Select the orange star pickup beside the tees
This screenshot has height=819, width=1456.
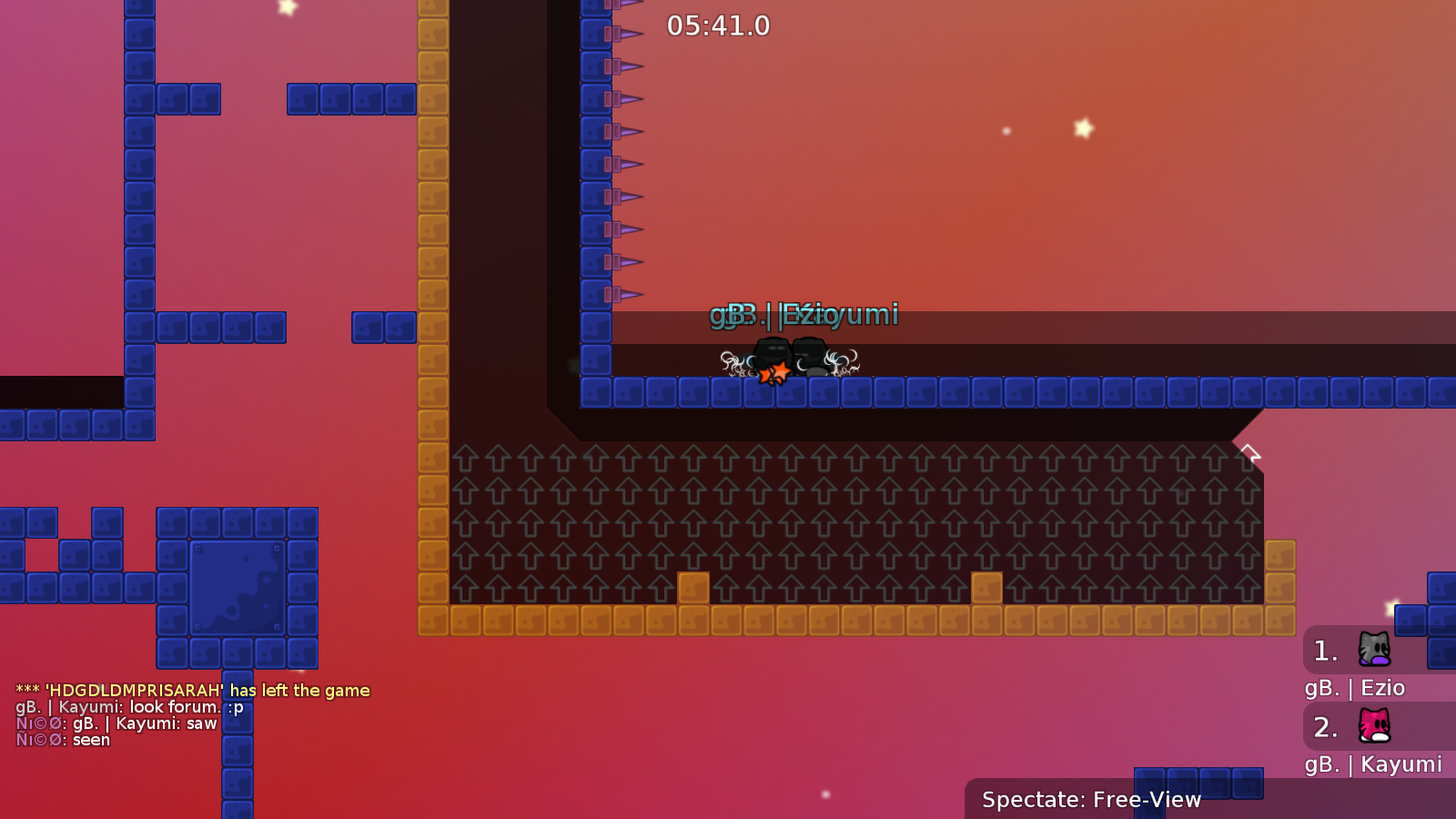(775, 371)
